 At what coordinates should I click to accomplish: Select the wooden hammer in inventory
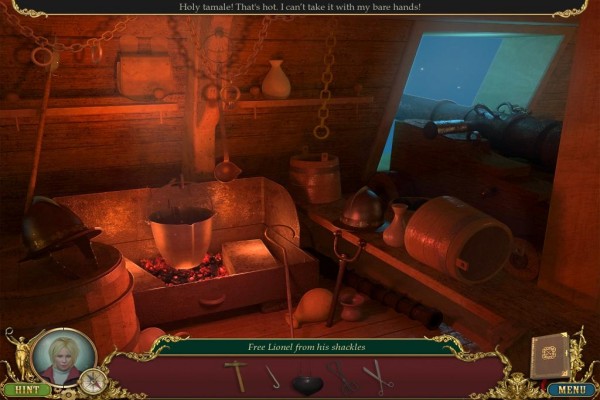click(237, 376)
